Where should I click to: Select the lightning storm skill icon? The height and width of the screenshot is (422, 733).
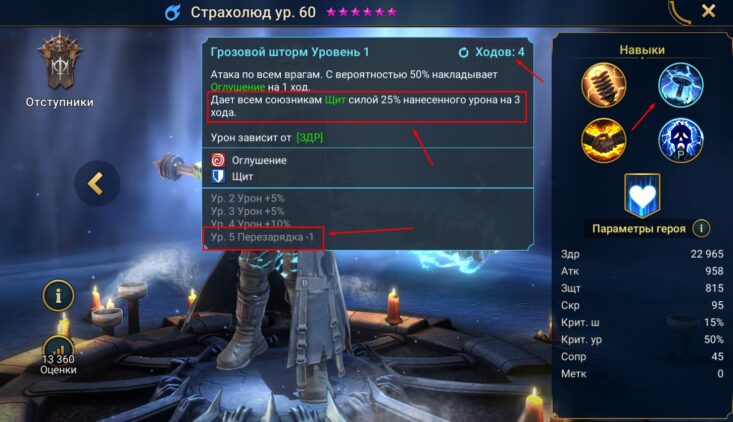681,84
